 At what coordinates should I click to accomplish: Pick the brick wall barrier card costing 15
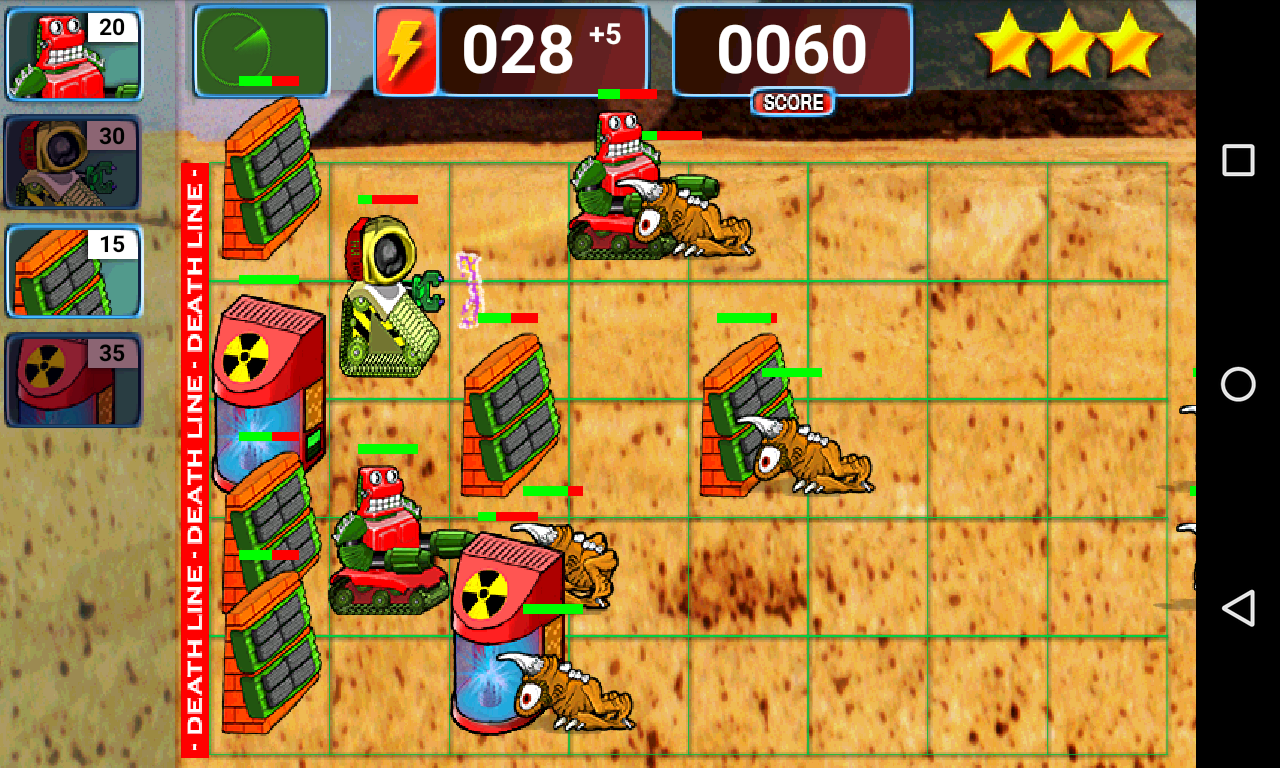pos(74,272)
